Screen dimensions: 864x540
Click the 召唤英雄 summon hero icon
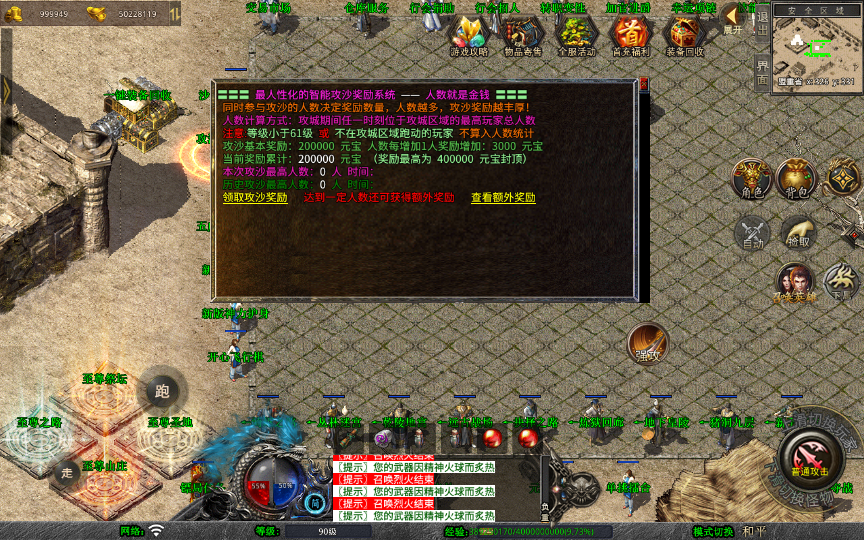(797, 283)
